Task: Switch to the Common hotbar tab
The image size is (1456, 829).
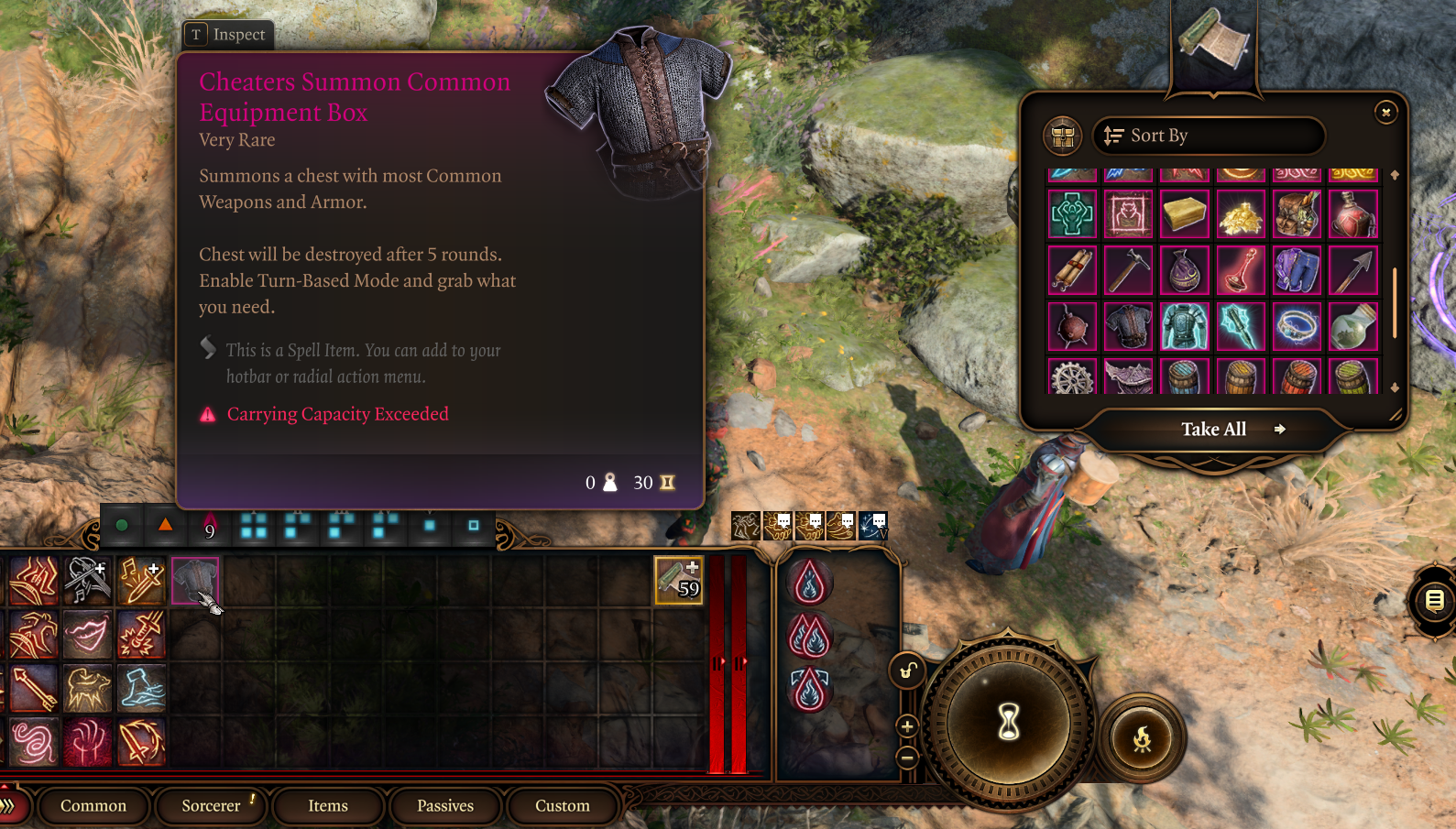Action: [93, 806]
